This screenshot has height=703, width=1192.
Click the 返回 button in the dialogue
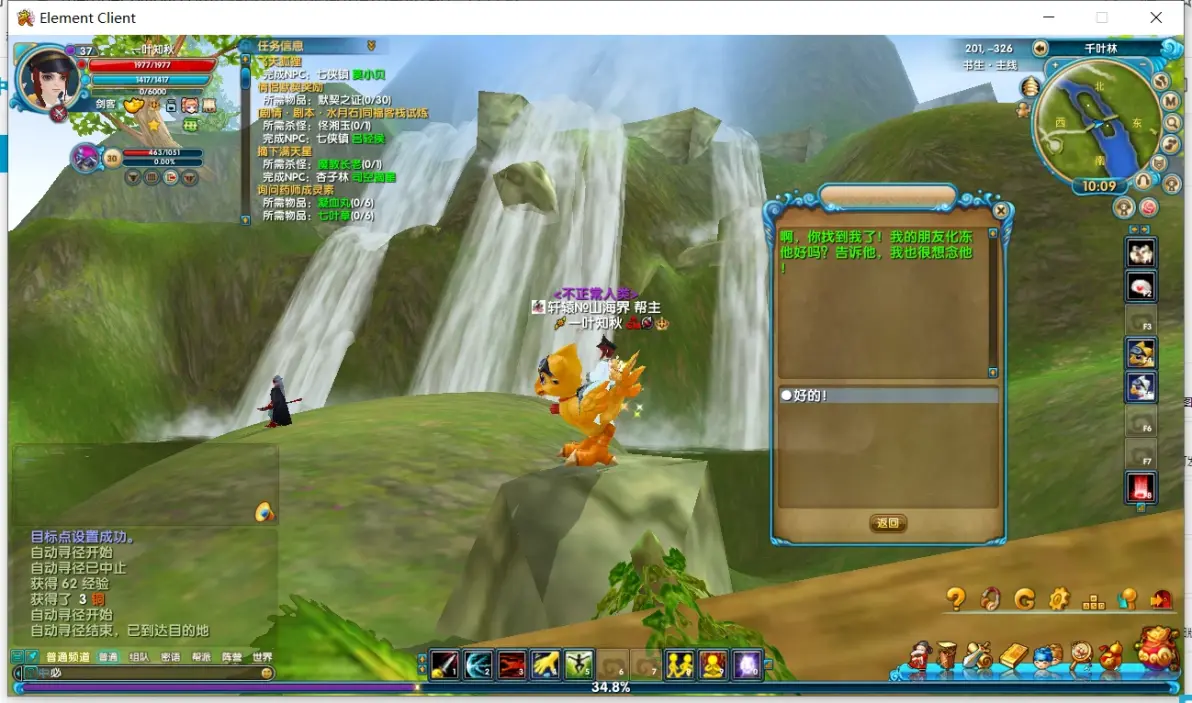[x=888, y=523]
